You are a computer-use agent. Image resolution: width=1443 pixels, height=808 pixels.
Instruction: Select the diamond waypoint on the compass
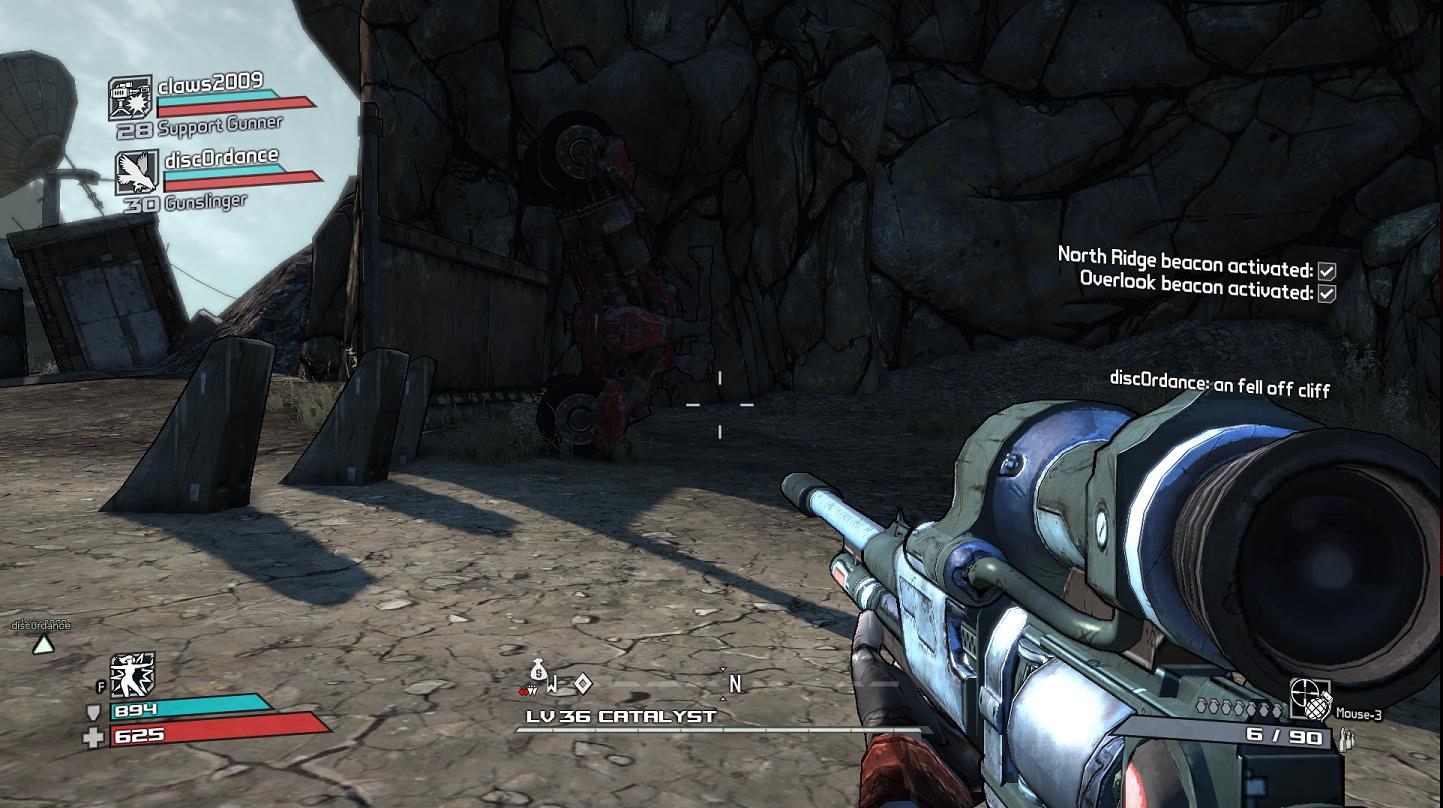(583, 683)
